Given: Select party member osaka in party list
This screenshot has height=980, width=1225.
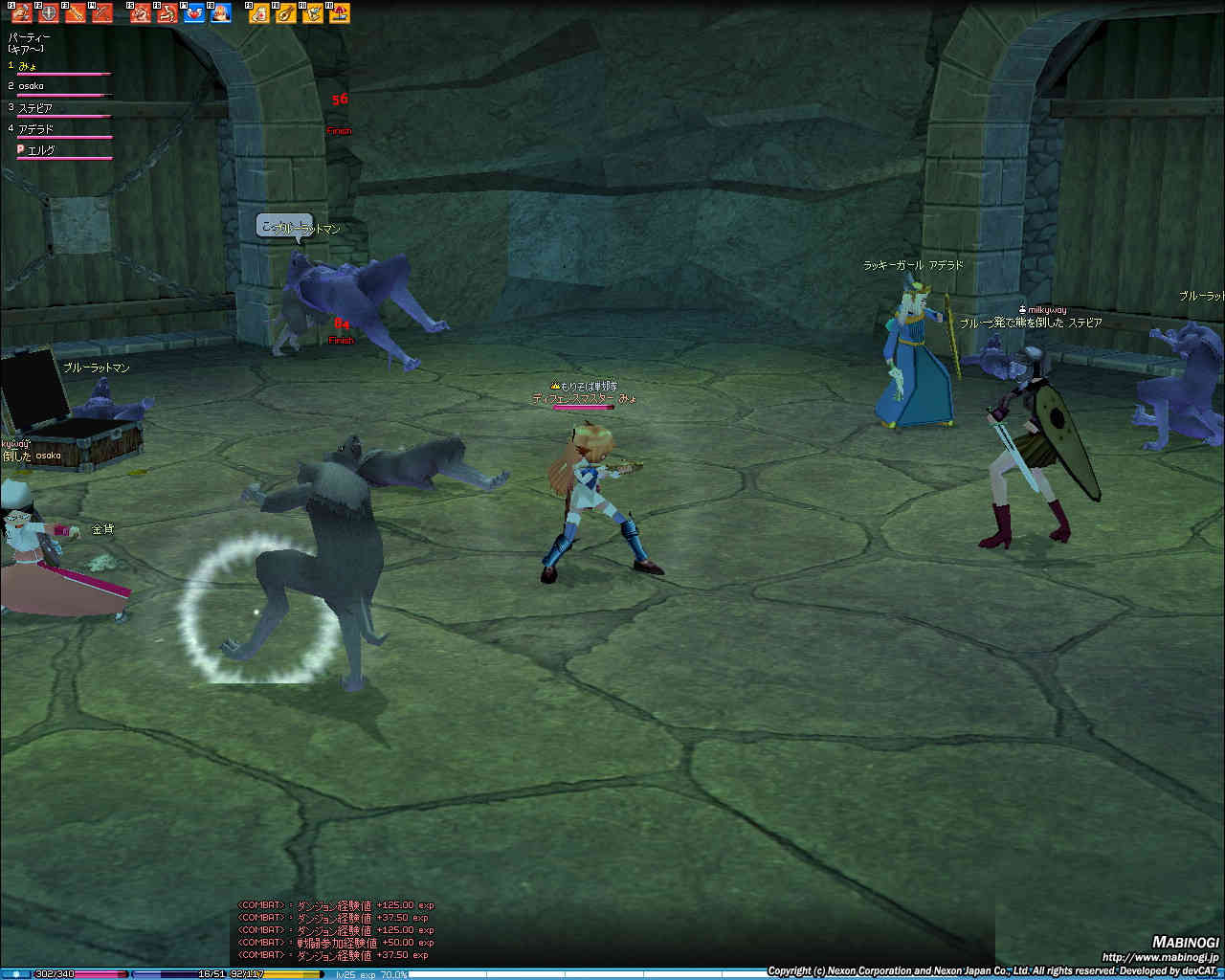Looking at the screenshot, I should click(x=32, y=87).
